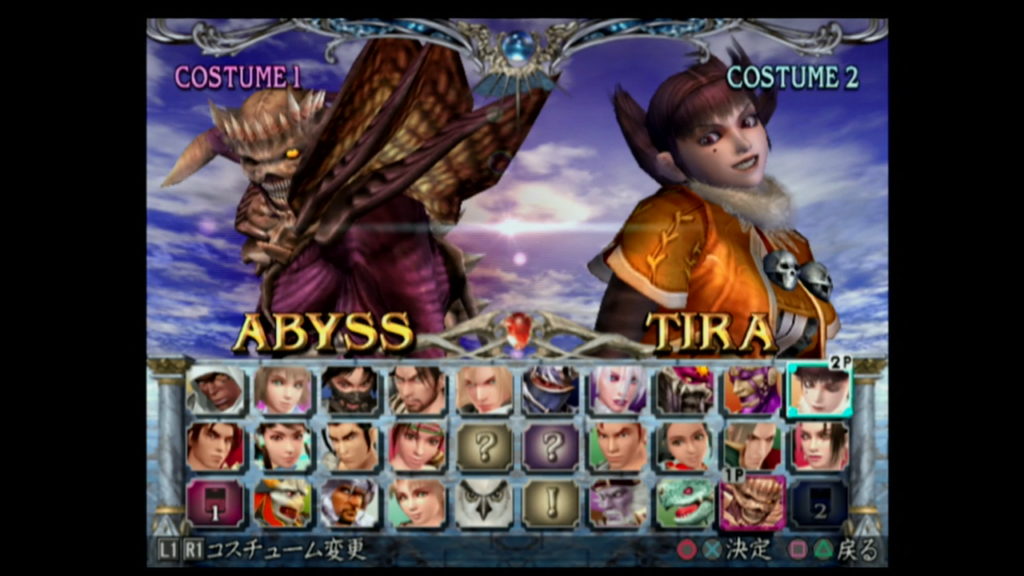Select Voldo's purple and gold masked portrait
Image resolution: width=1024 pixels, height=576 pixels.
coord(752,390)
